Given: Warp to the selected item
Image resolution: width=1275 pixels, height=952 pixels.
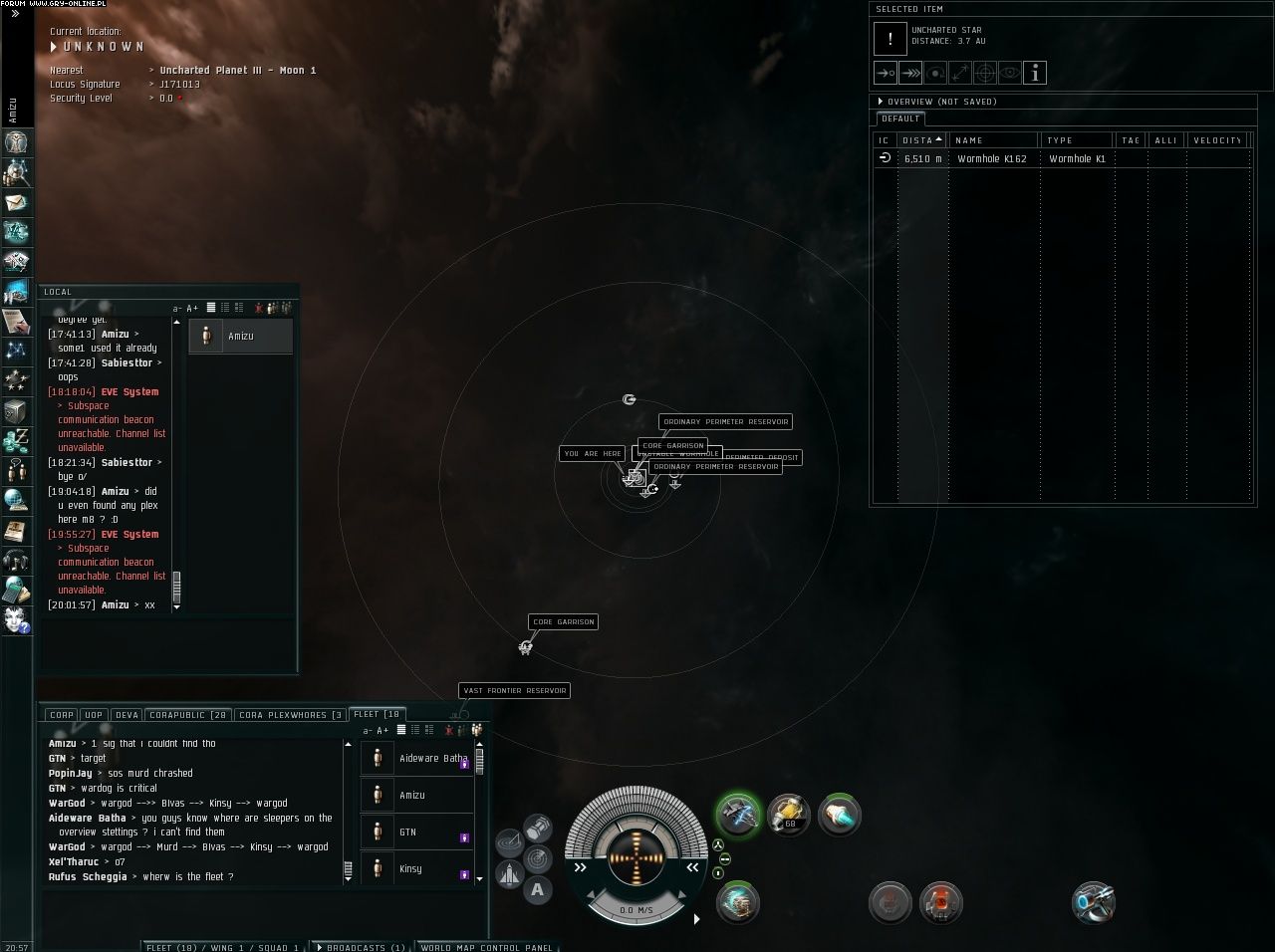Looking at the screenshot, I should pyautogui.click(x=910, y=73).
